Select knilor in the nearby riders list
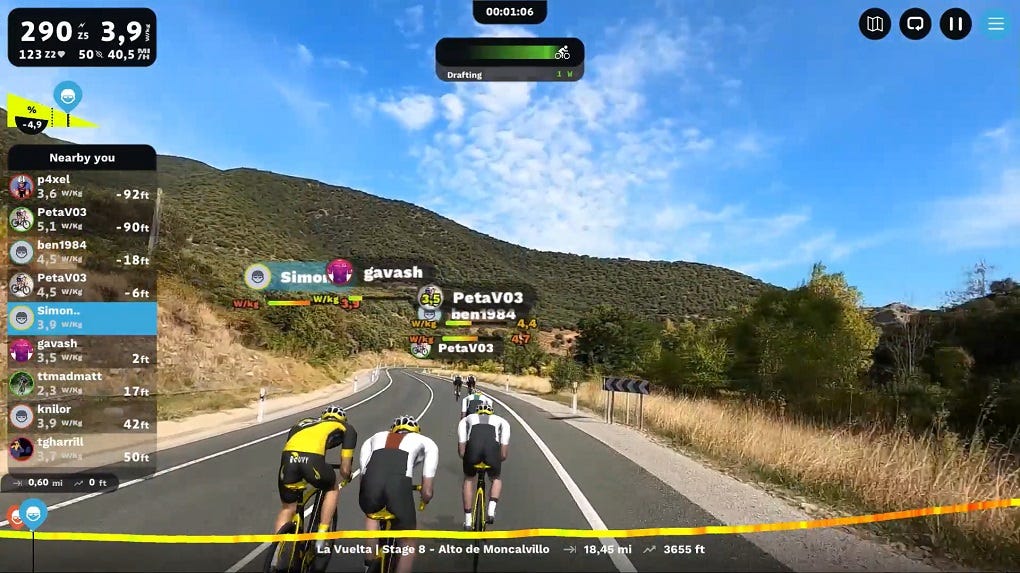1020x573 pixels. point(82,417)
